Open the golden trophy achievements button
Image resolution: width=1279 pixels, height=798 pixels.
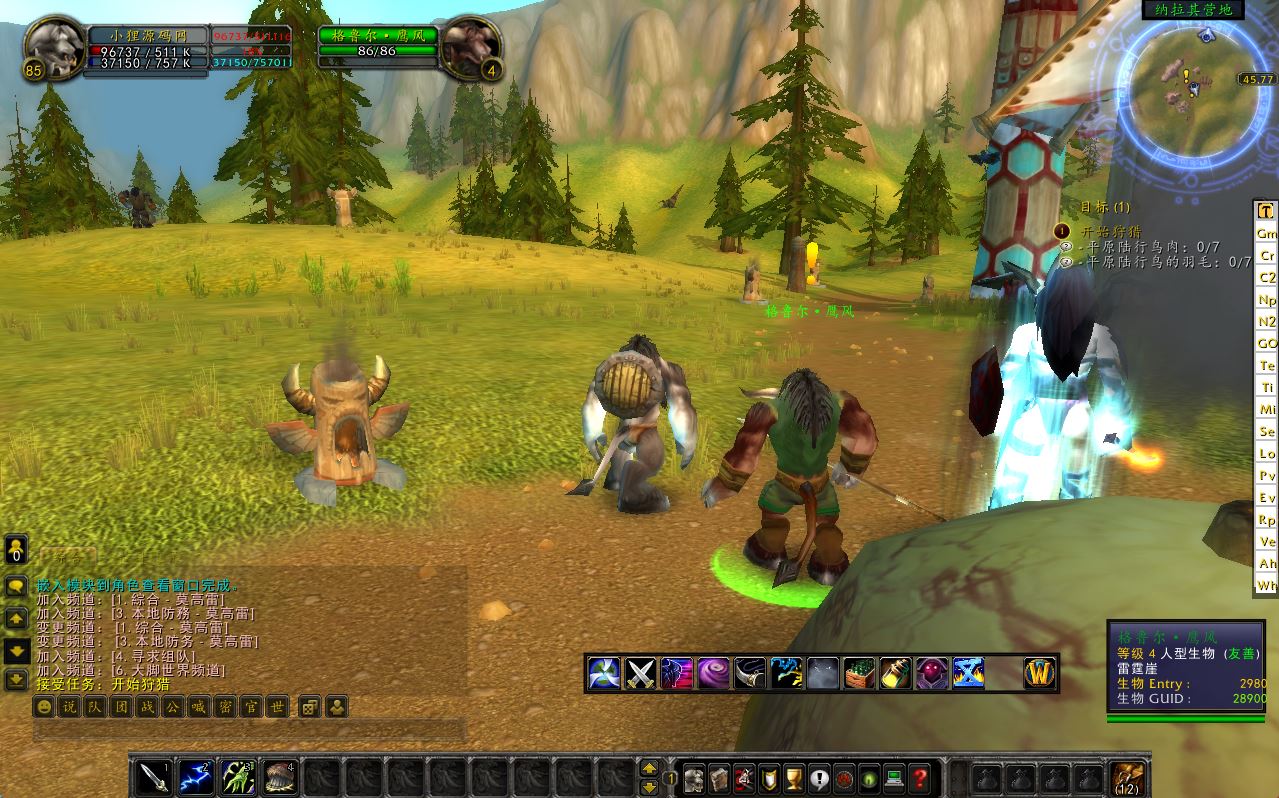tap(794, 778)
